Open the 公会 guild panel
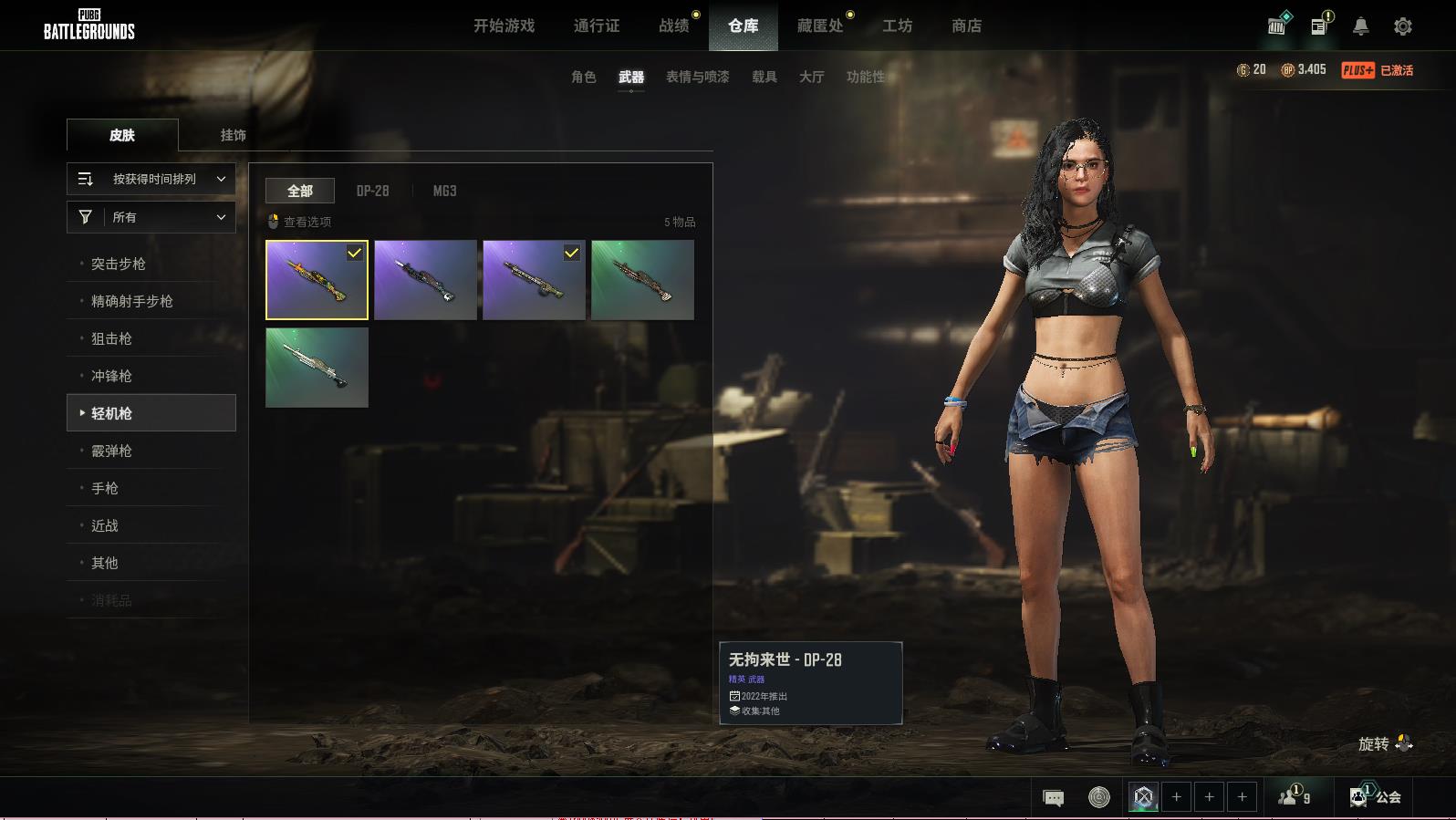Image resolution: width=1456 pixels, height=820 pixels. pos(1377,797)
